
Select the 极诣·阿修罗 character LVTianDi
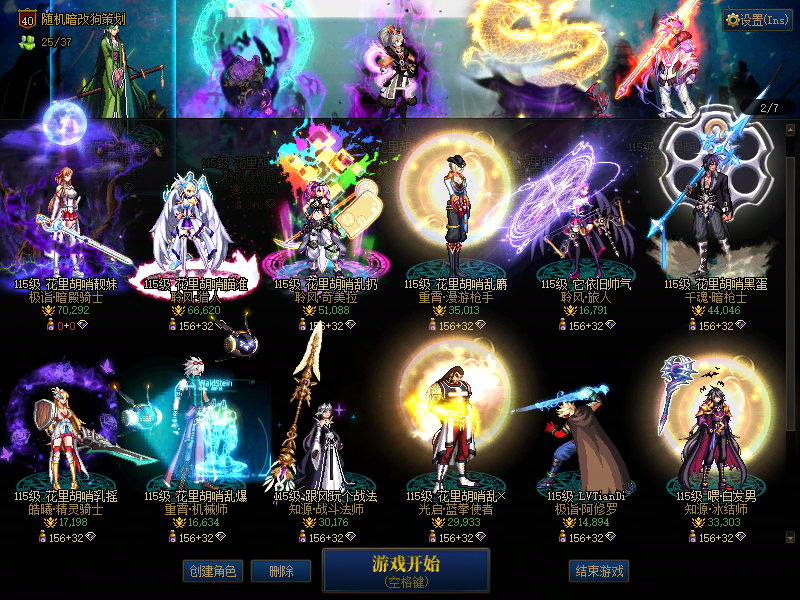586,440
